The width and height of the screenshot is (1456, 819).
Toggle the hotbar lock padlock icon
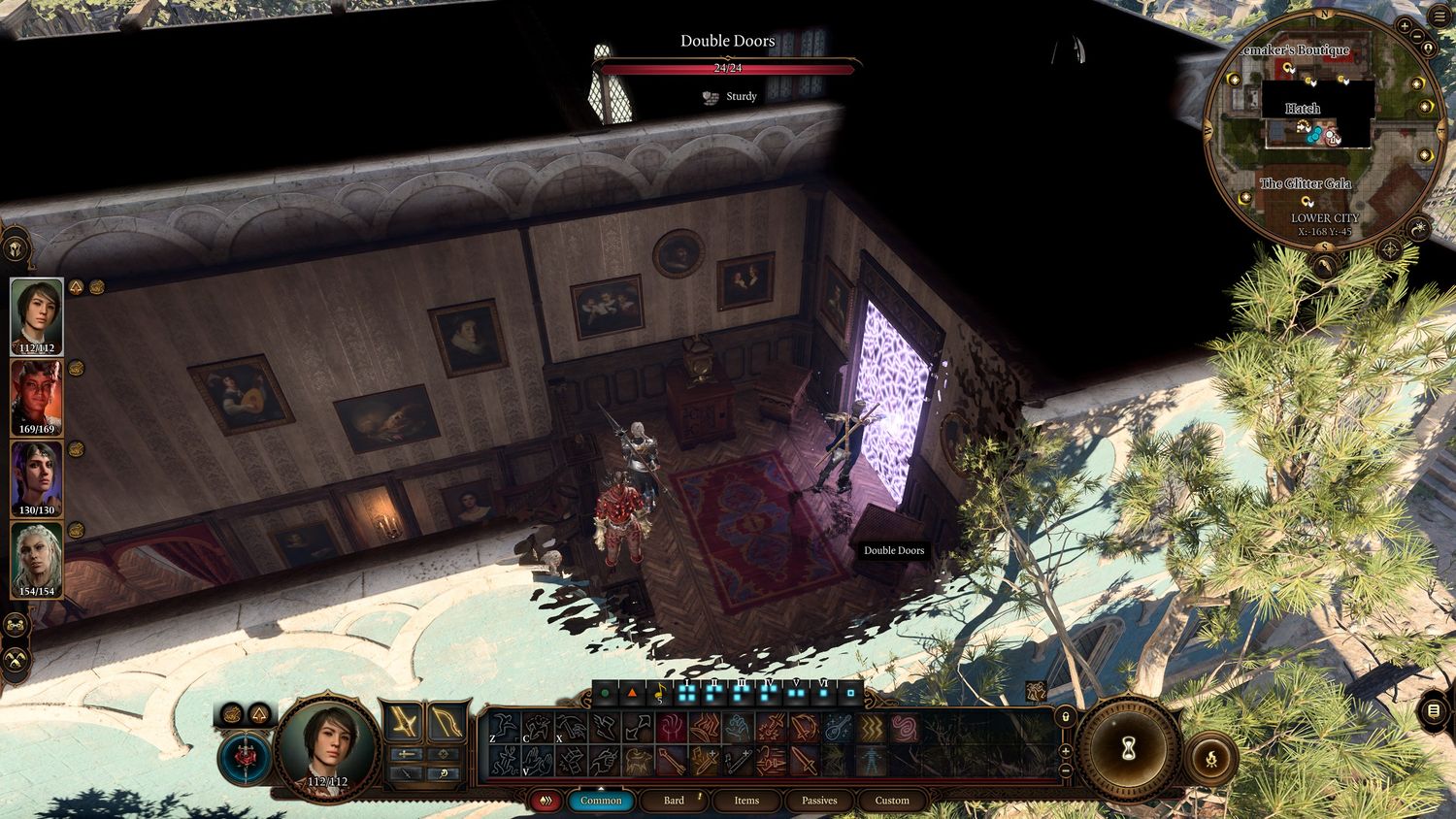point(1066,717)
